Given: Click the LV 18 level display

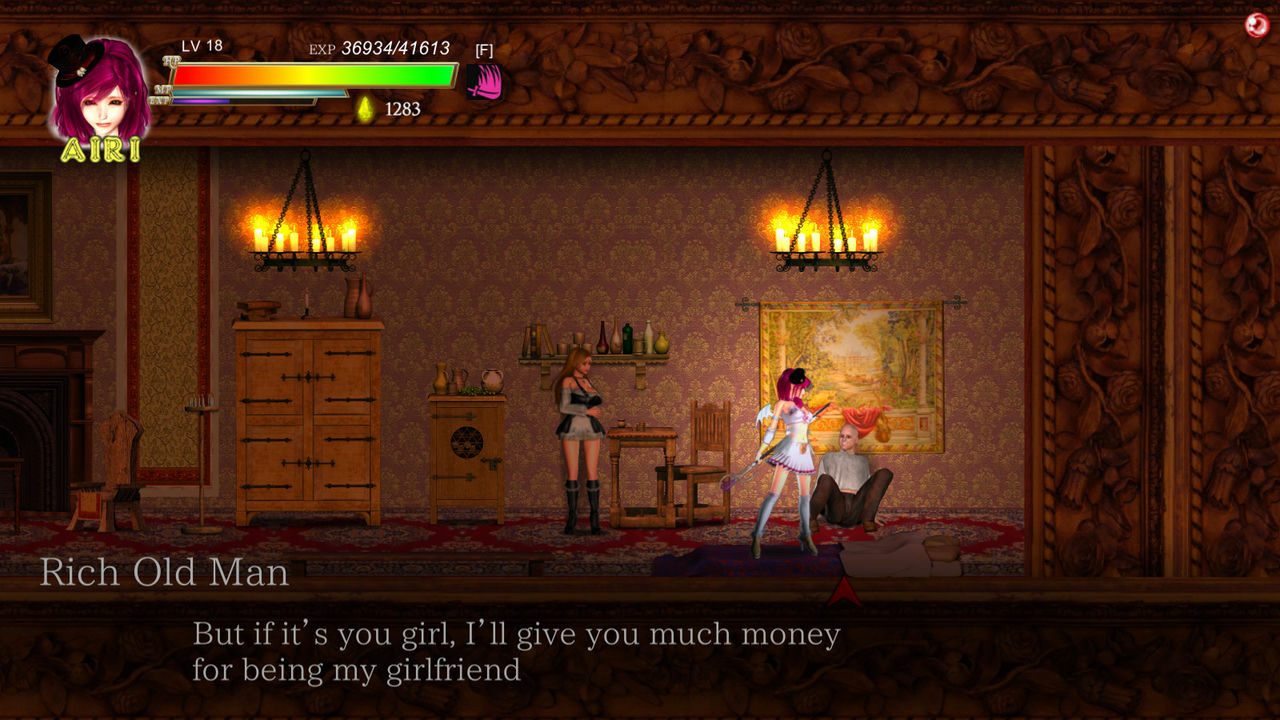Looking at the screenshot, I should point(201,44).
